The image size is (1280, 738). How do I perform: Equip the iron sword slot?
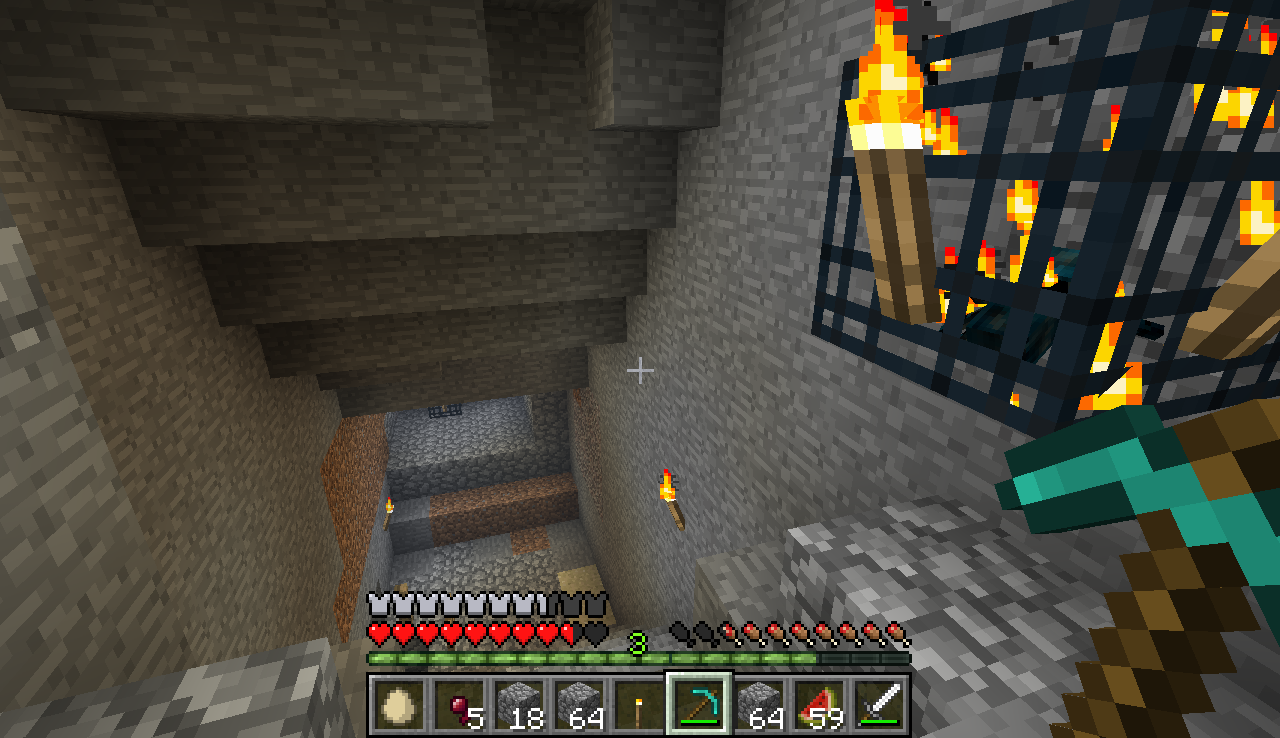[879, 705]
